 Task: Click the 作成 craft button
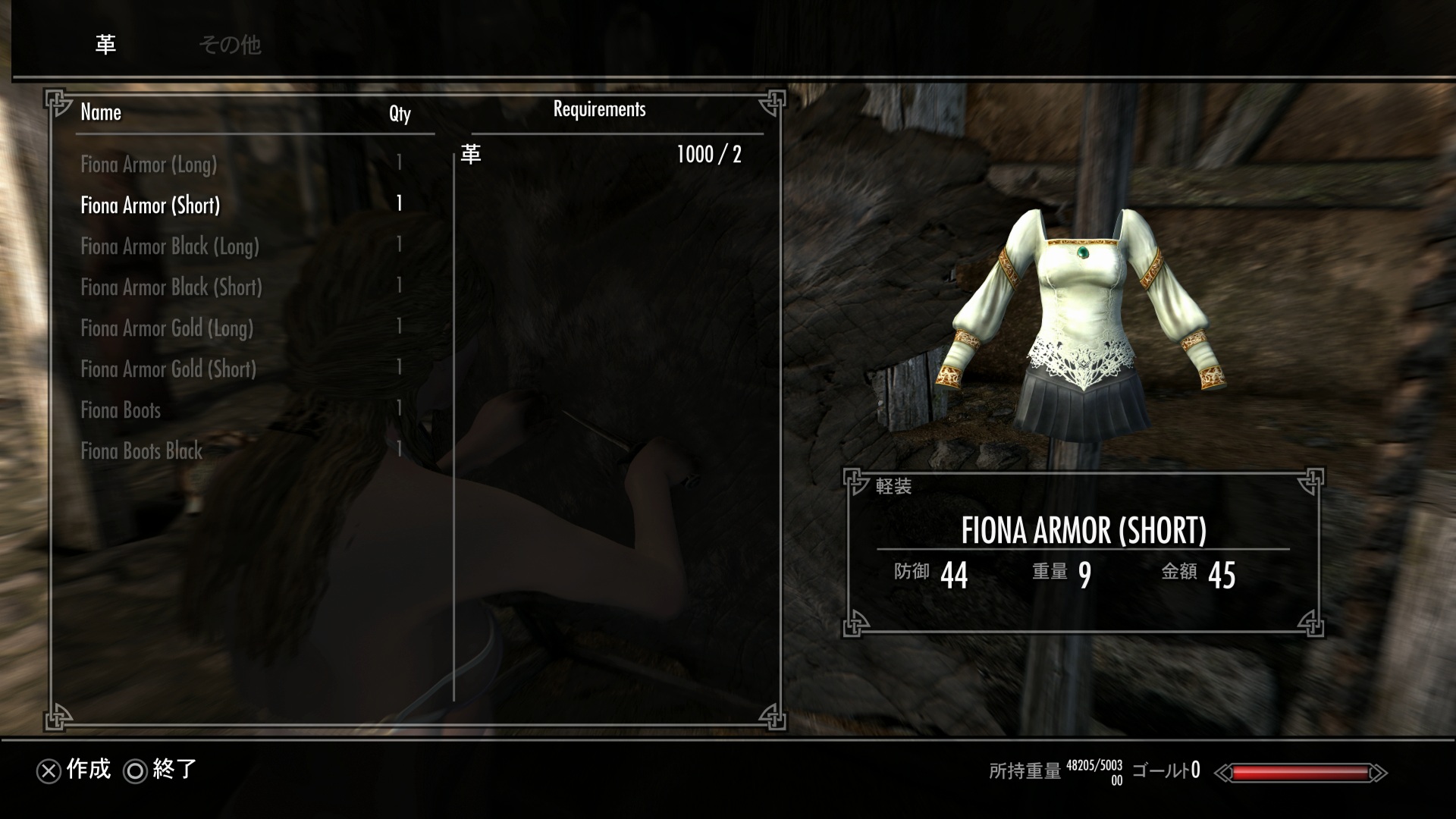click(x=74, y=770)
